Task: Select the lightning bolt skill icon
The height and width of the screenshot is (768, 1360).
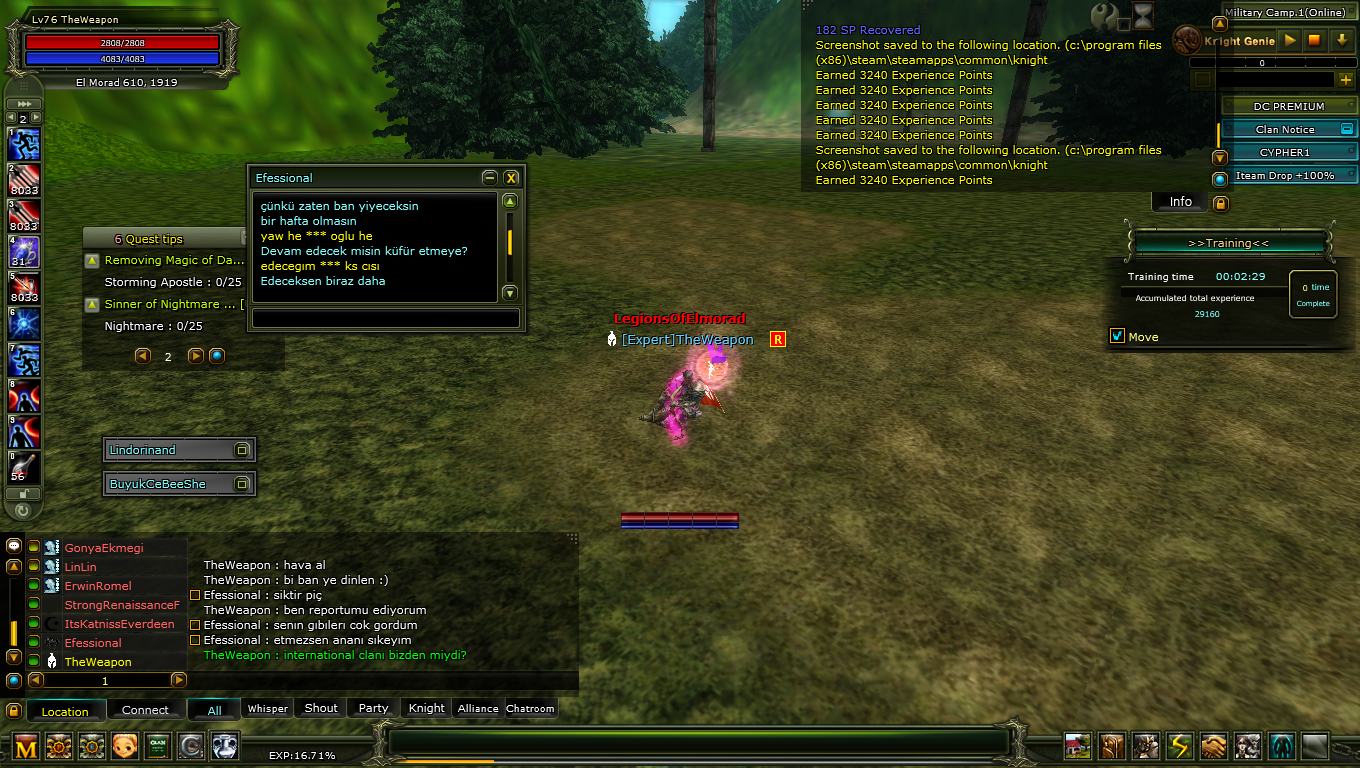Action: (1179, 746)
